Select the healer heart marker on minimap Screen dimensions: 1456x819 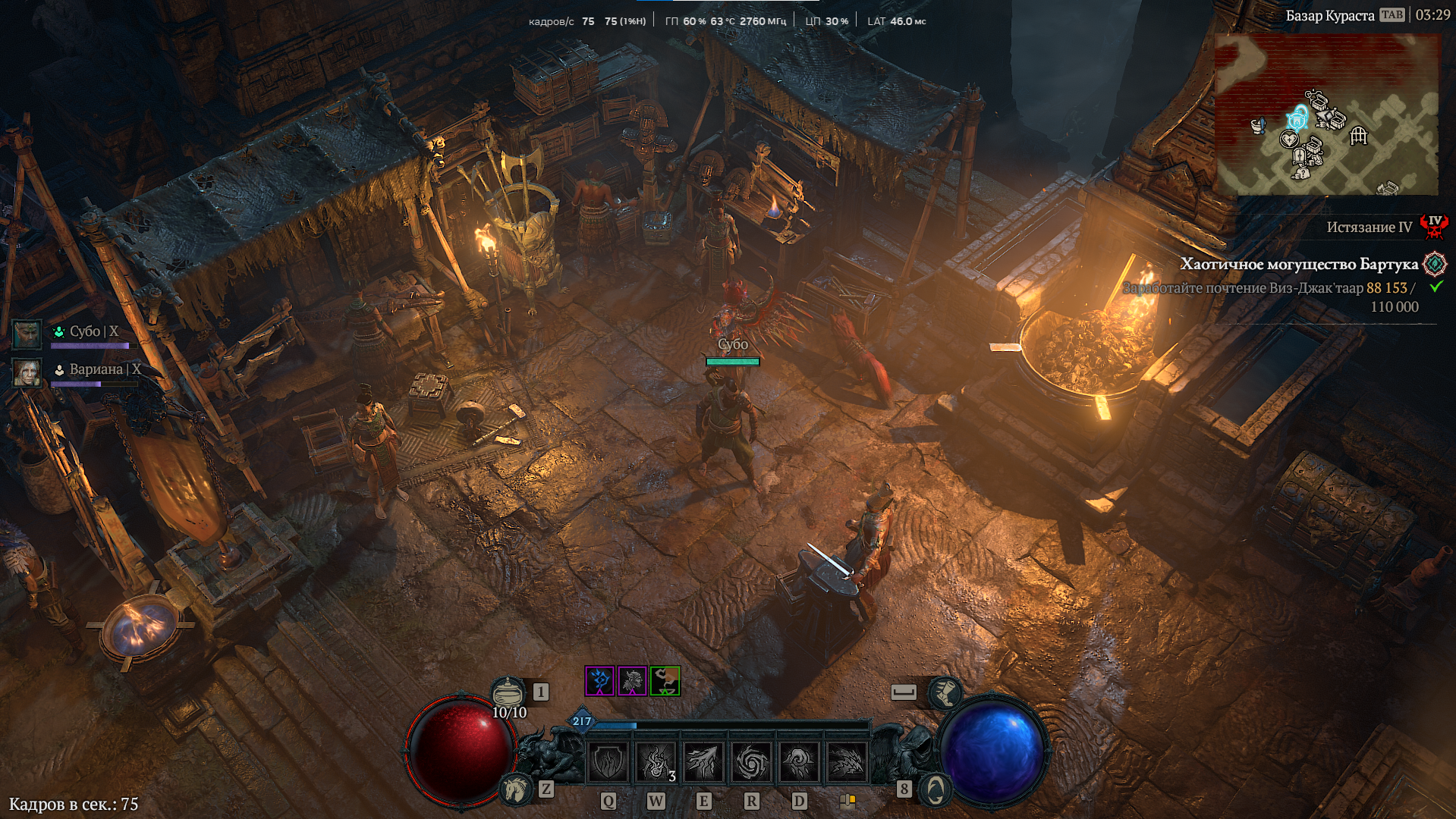point(1288,140)
